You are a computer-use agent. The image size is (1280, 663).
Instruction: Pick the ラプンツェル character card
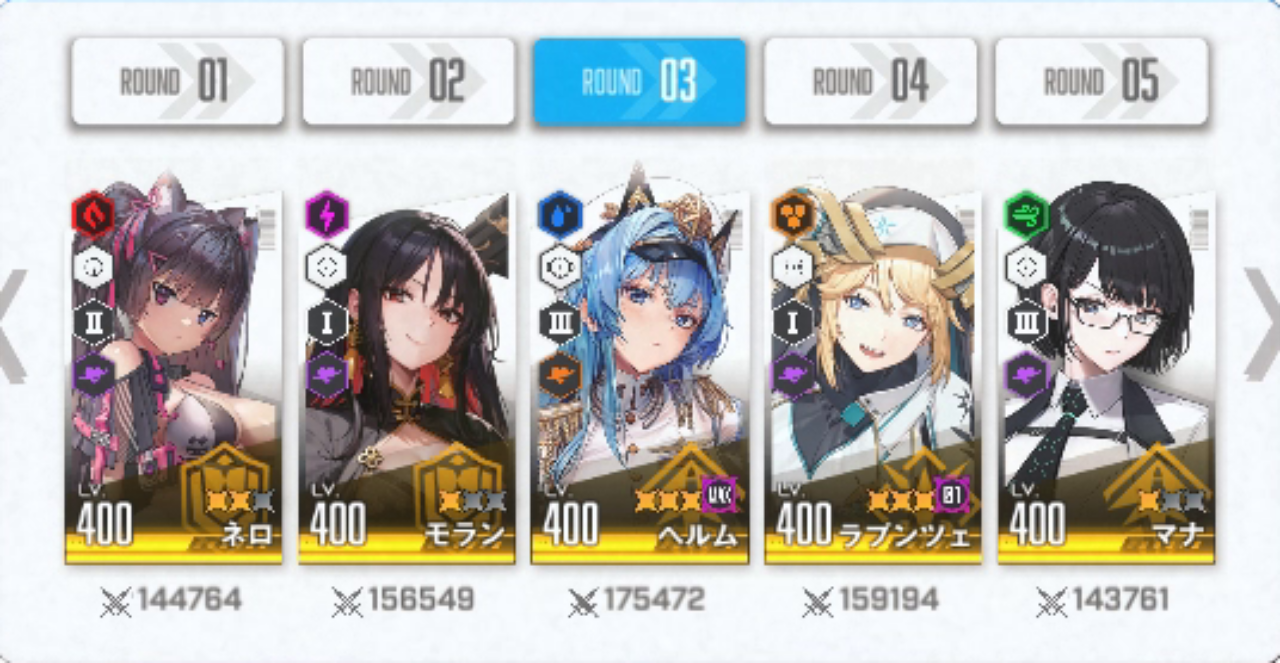[871, 375]
